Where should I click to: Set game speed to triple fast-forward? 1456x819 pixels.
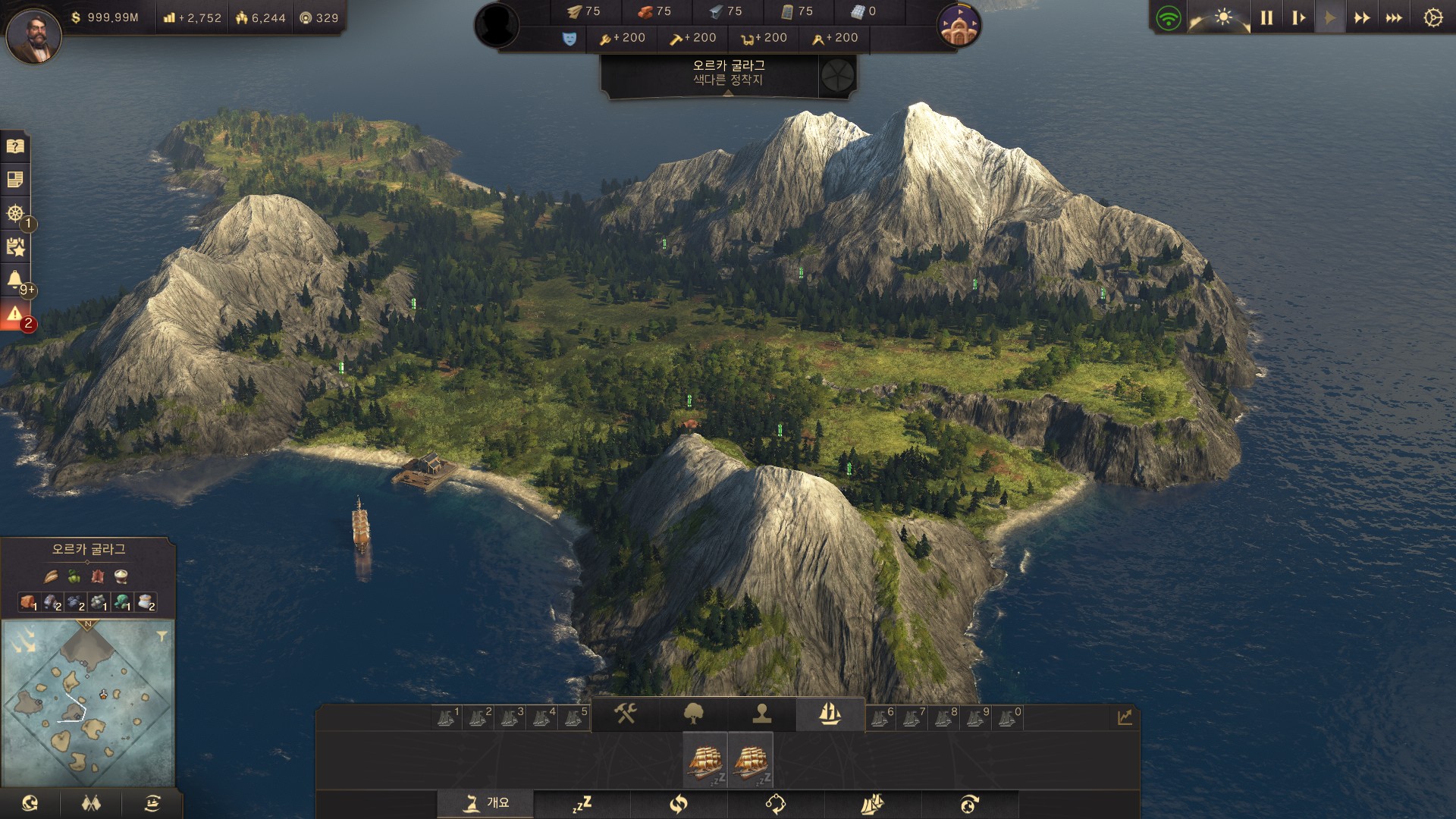(x=1394, y=17)
